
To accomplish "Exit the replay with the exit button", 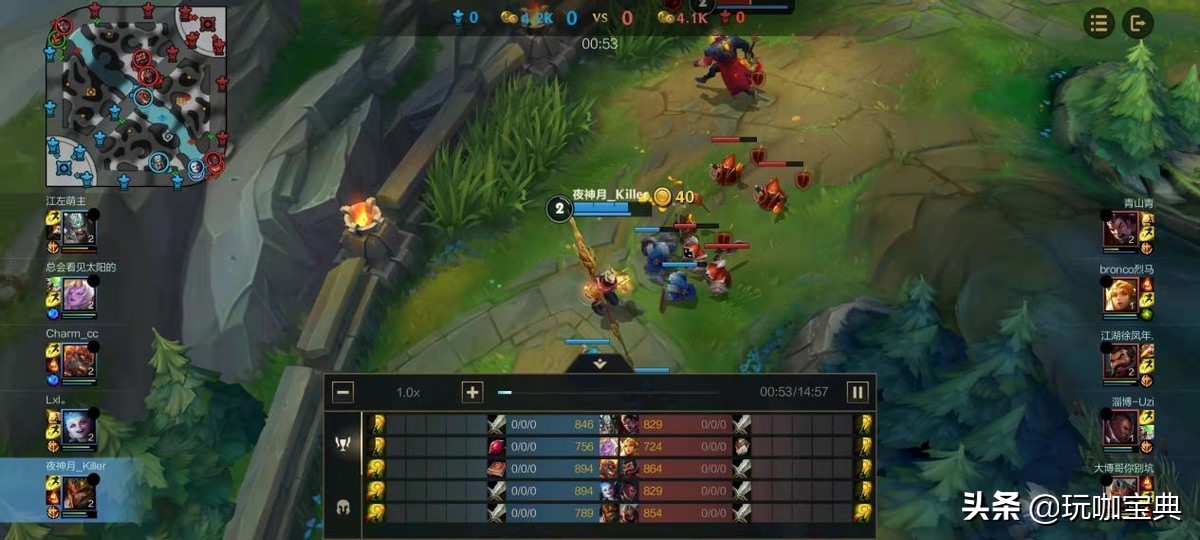I will [x=1138, y=23].
